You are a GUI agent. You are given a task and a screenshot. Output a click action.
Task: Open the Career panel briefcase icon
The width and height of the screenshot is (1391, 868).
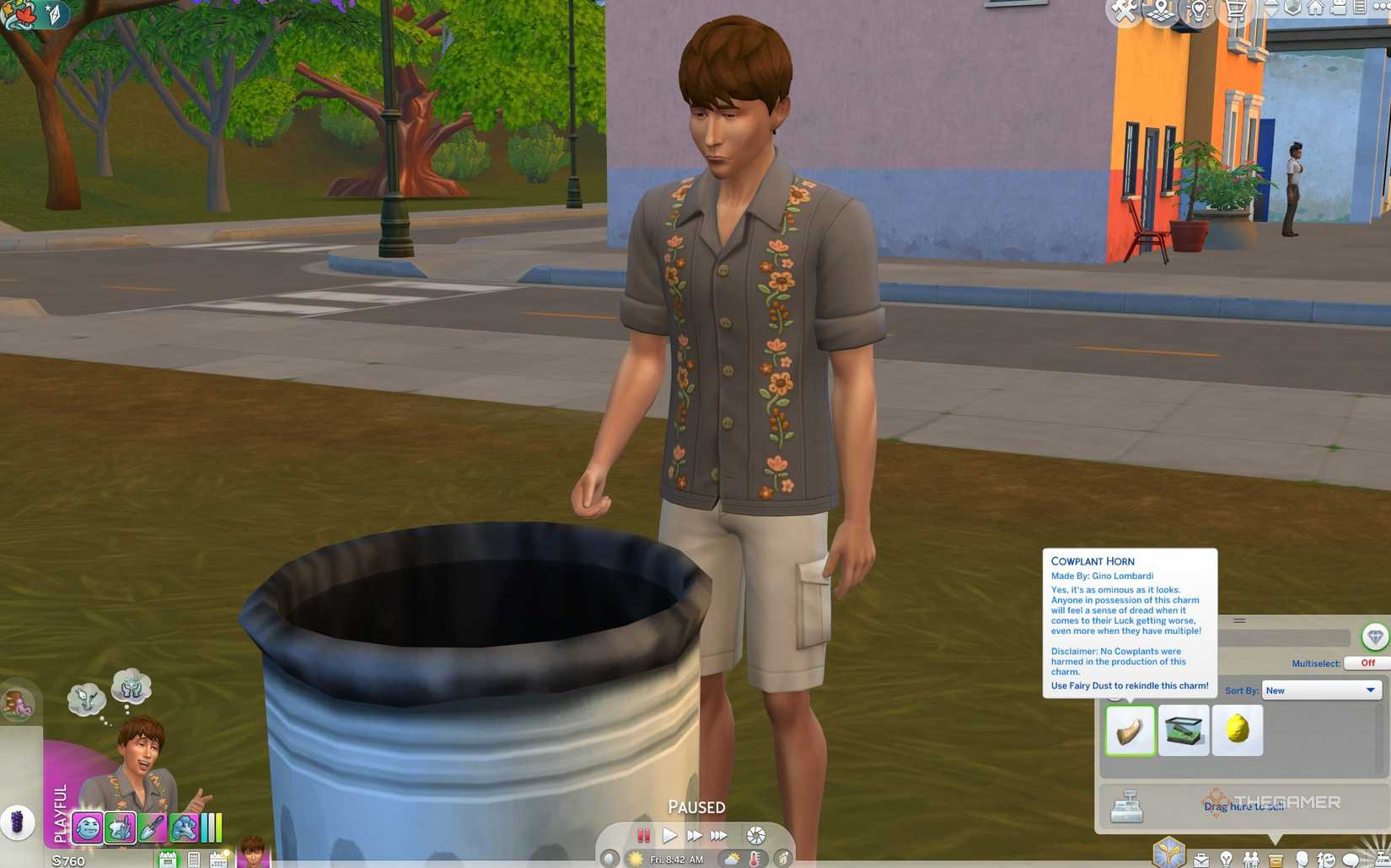1201,860
